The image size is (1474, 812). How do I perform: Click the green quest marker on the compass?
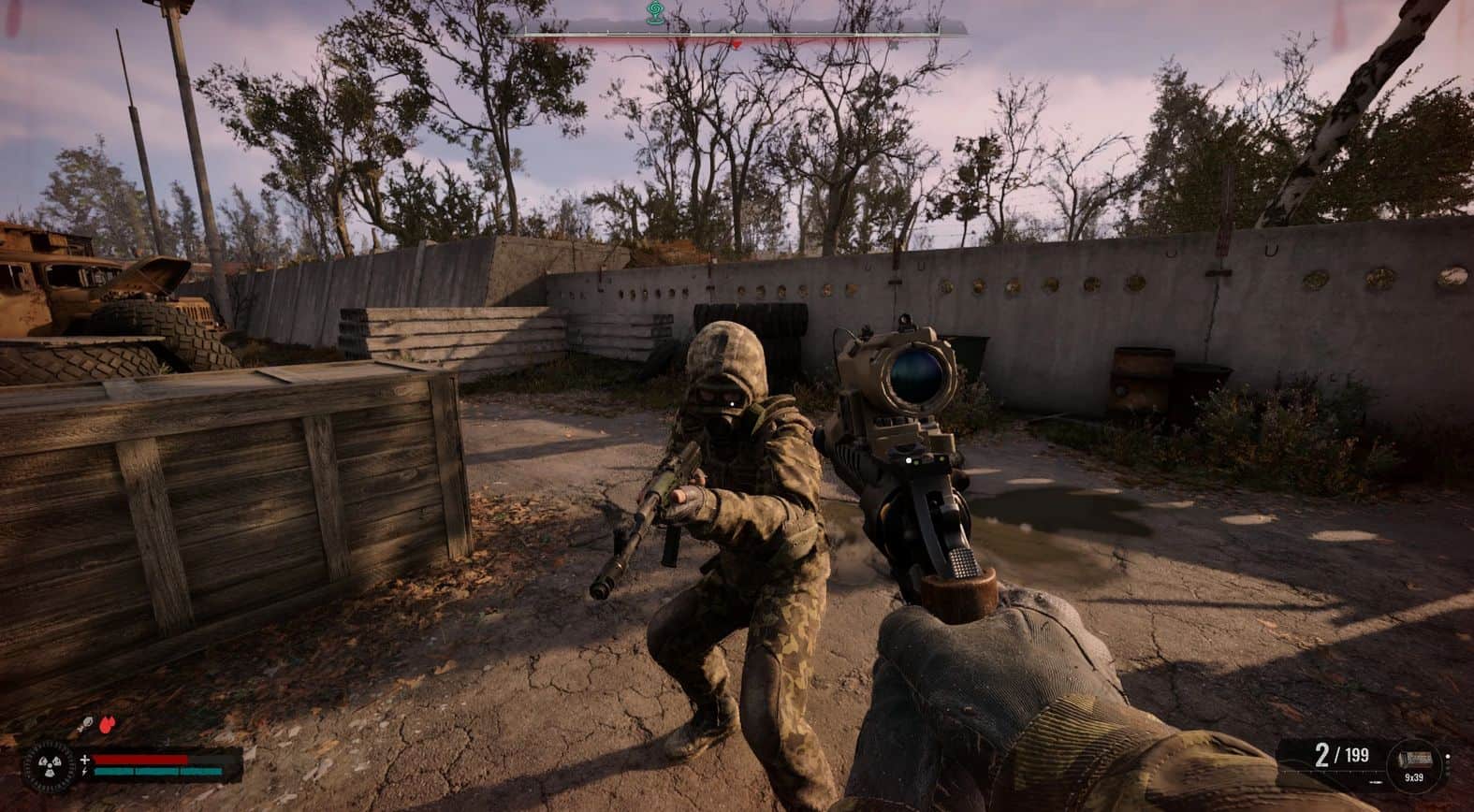click(655, 12)
